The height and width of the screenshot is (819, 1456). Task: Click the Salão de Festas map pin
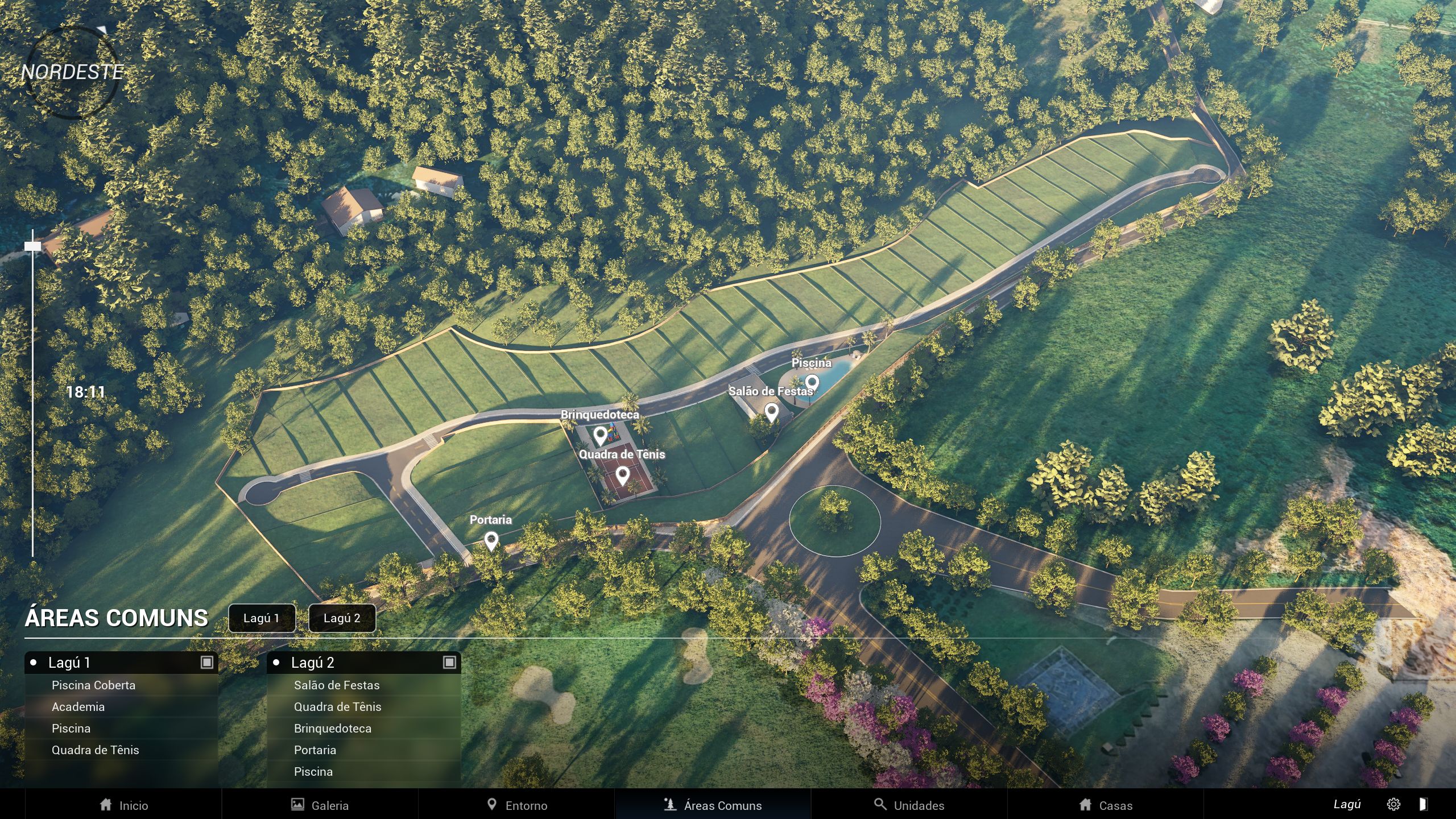coord(771,412)
